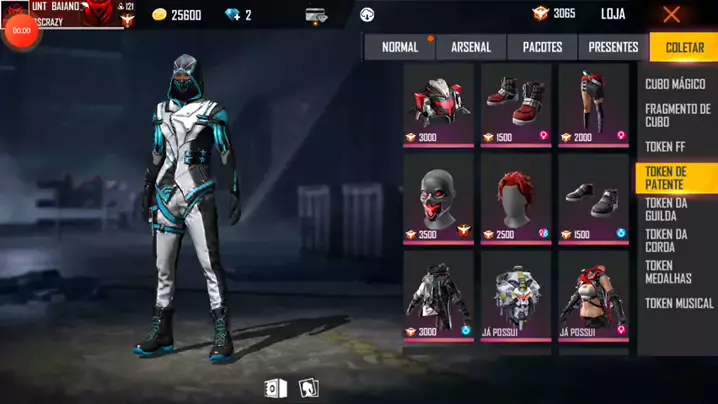Image resolution: width=718 pixels, height=404 pixels.
Task: Choose the black shoes priced 1500
Action: click(594, 197)
